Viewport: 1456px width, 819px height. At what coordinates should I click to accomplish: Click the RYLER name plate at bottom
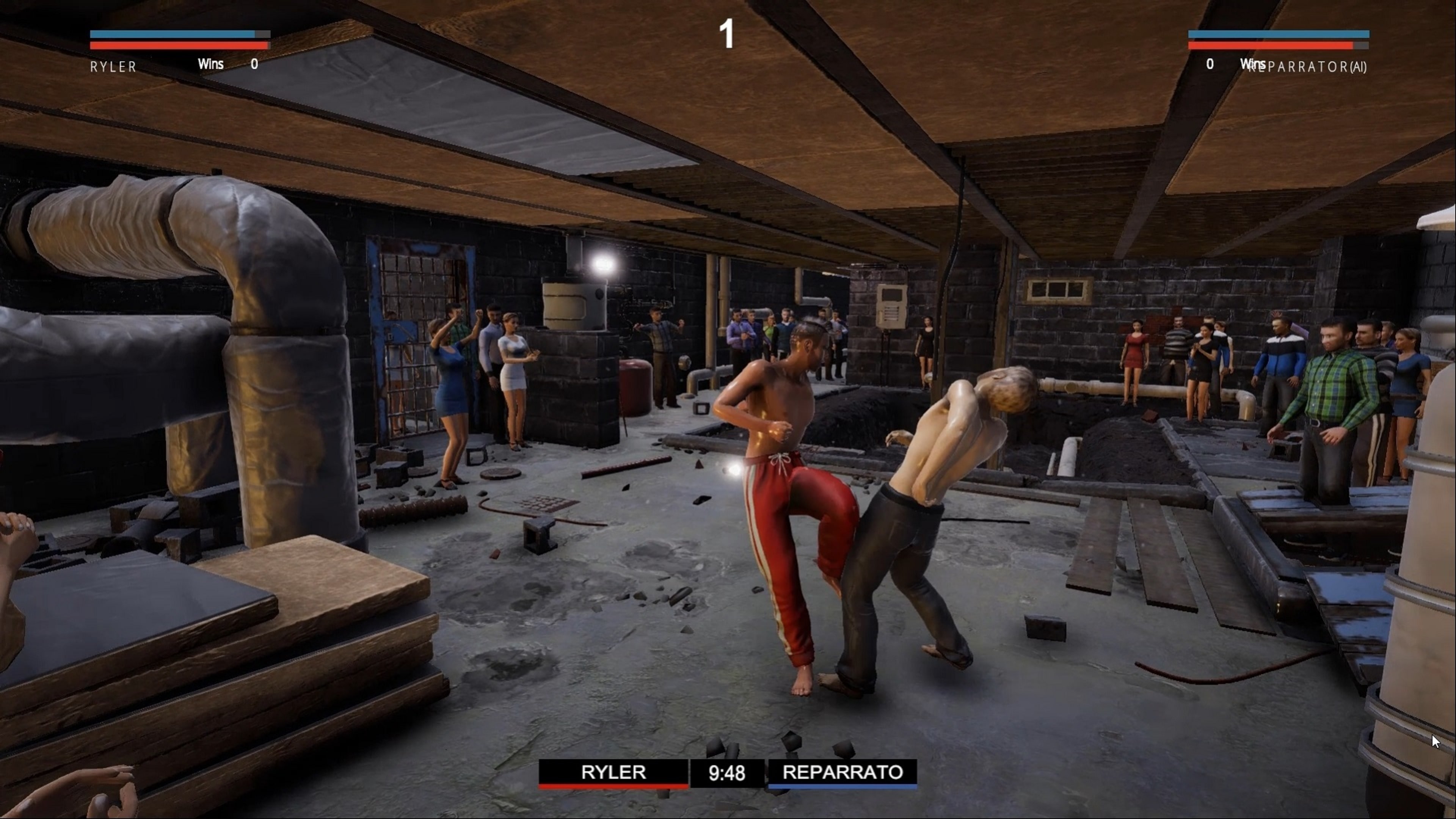pyautogui.click(x=613, y=773)
